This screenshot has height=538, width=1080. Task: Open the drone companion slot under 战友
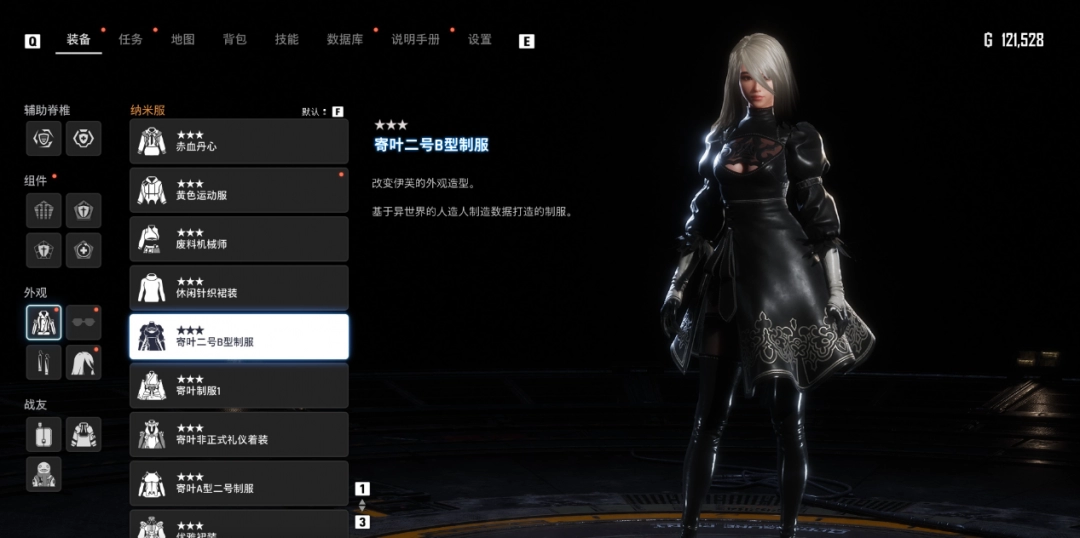(x=44, y=434)
